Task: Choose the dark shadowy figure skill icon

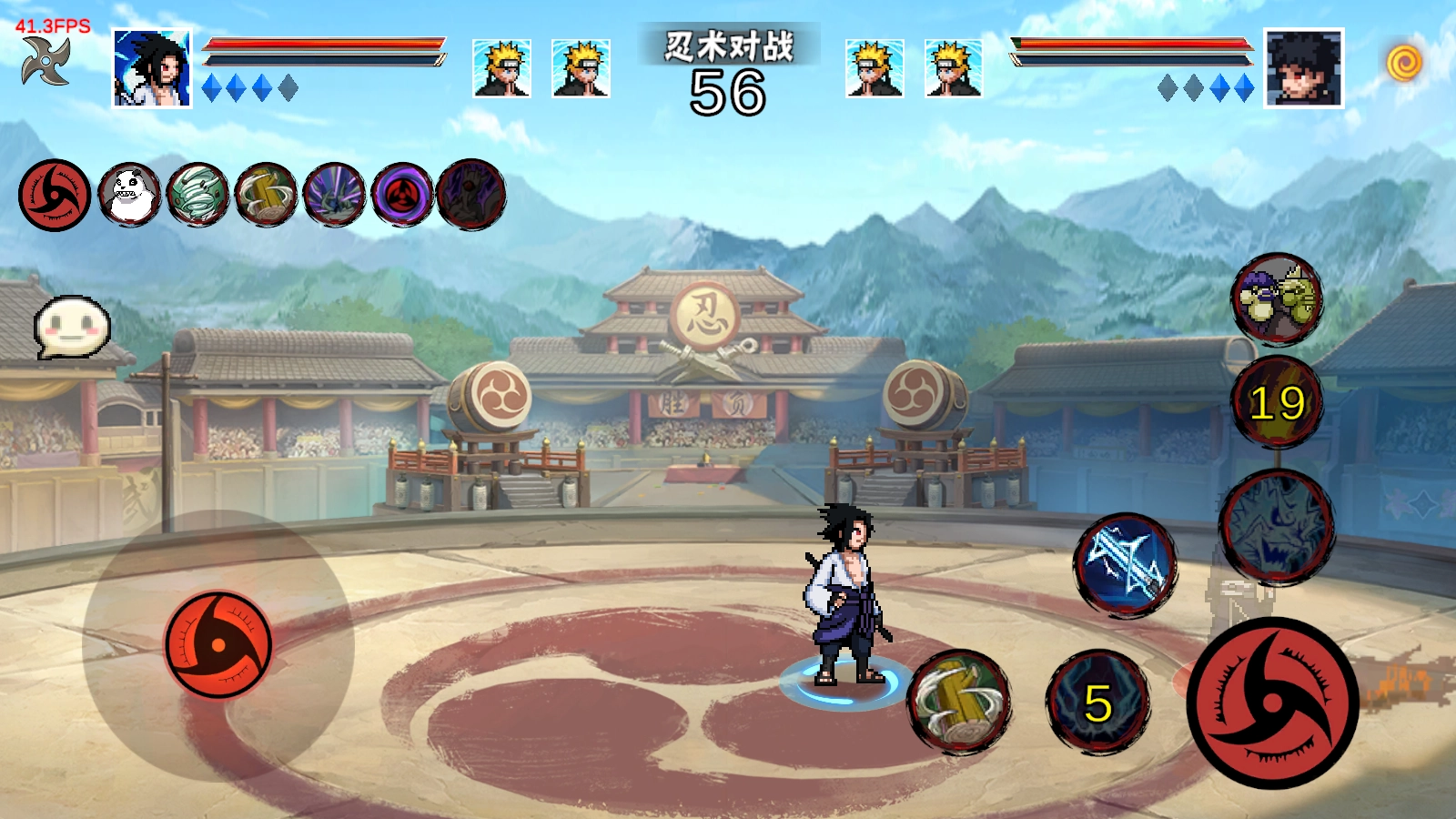Action: (x=470, y=194)
